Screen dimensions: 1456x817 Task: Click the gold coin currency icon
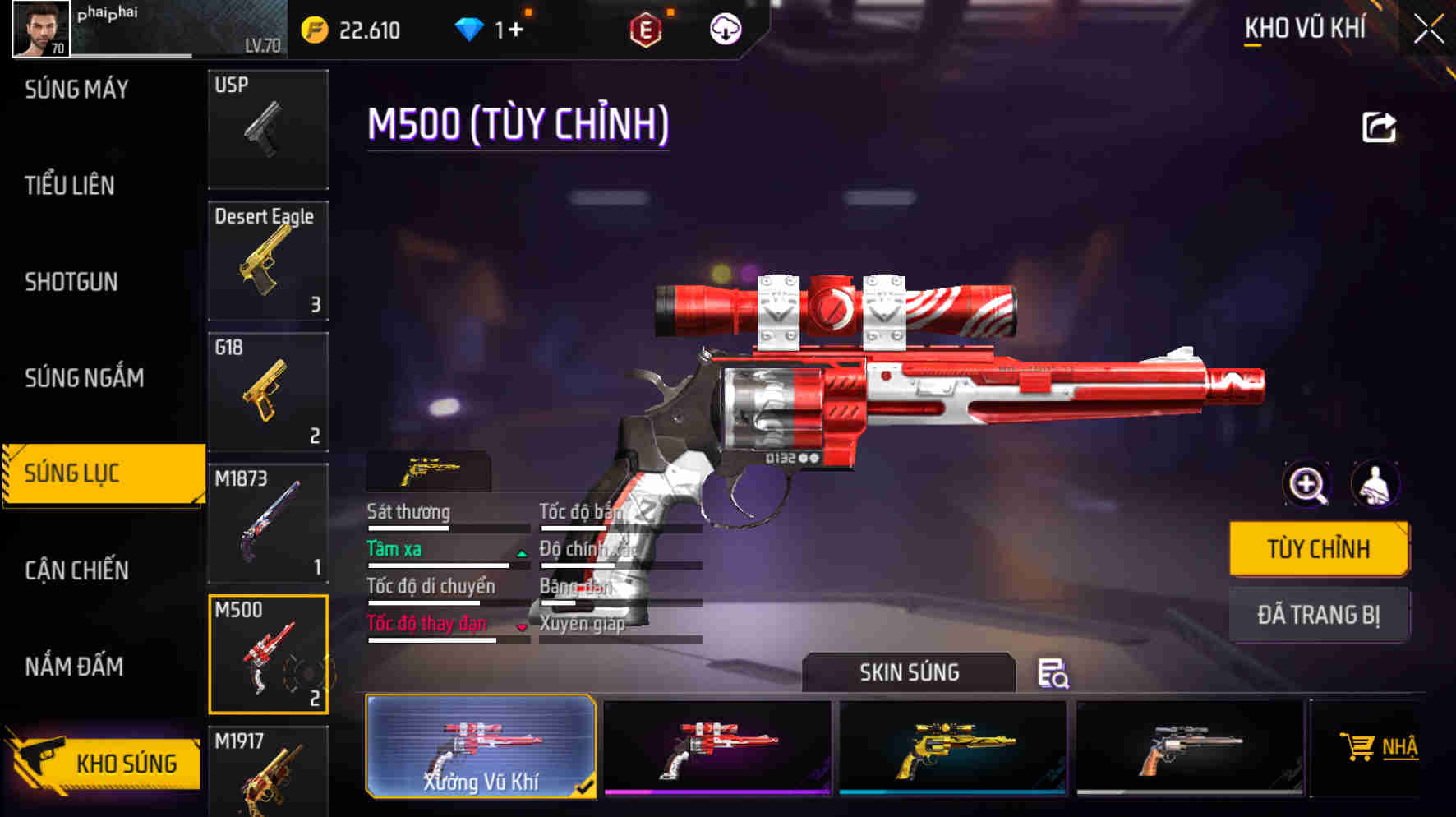click(x=316, y=30)
